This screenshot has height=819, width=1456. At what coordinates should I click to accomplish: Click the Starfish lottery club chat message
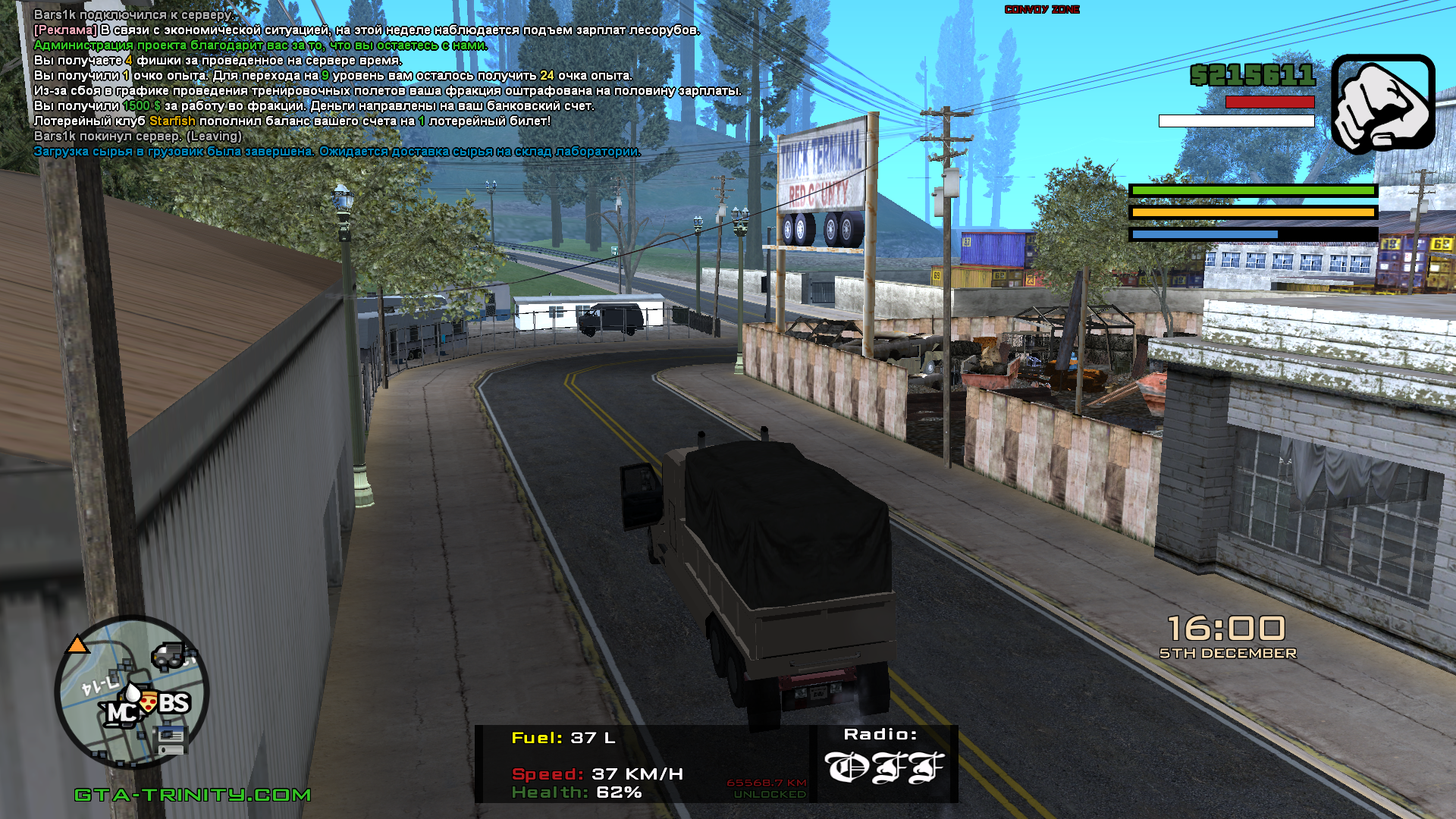coord(292,121)
